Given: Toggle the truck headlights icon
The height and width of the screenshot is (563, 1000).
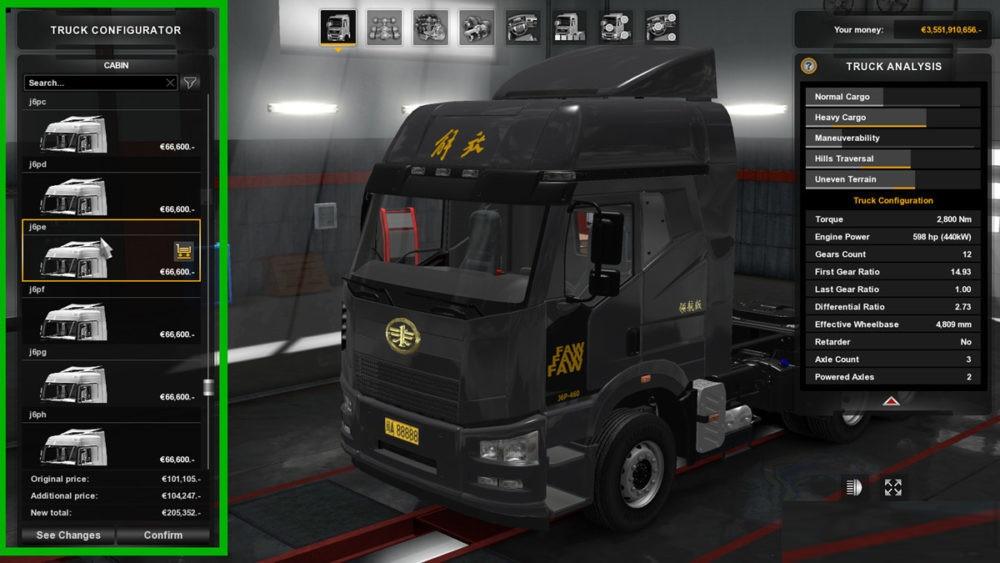Looking at the screenshot, I should coord(855,488).
